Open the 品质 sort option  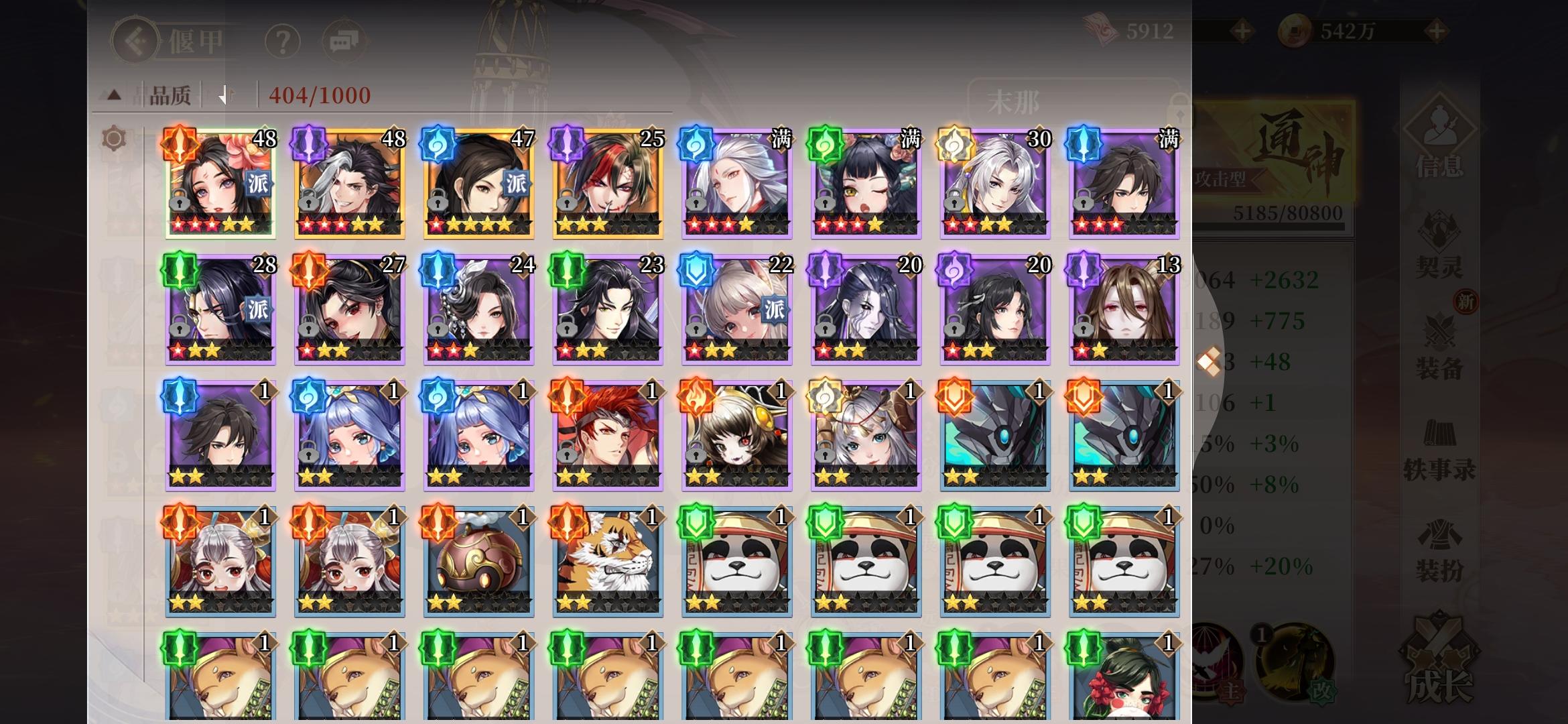(169, 95)
